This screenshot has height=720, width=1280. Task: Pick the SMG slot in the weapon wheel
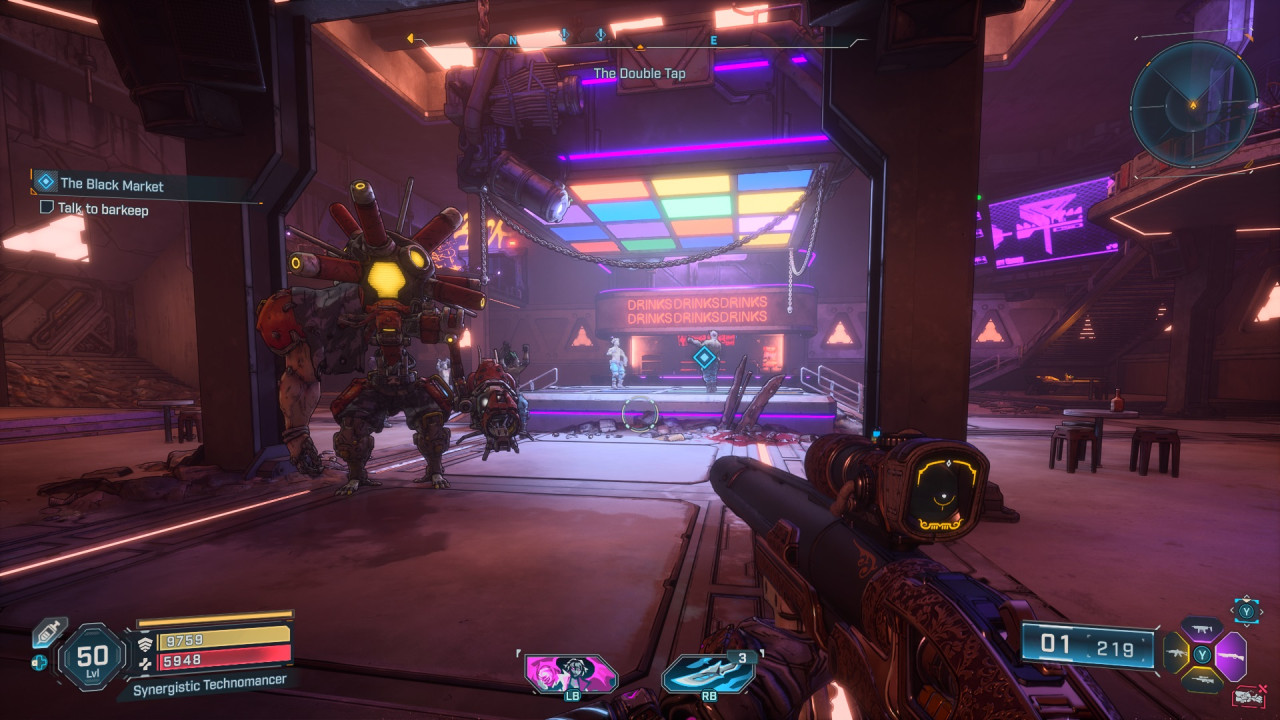[1201, 629]
